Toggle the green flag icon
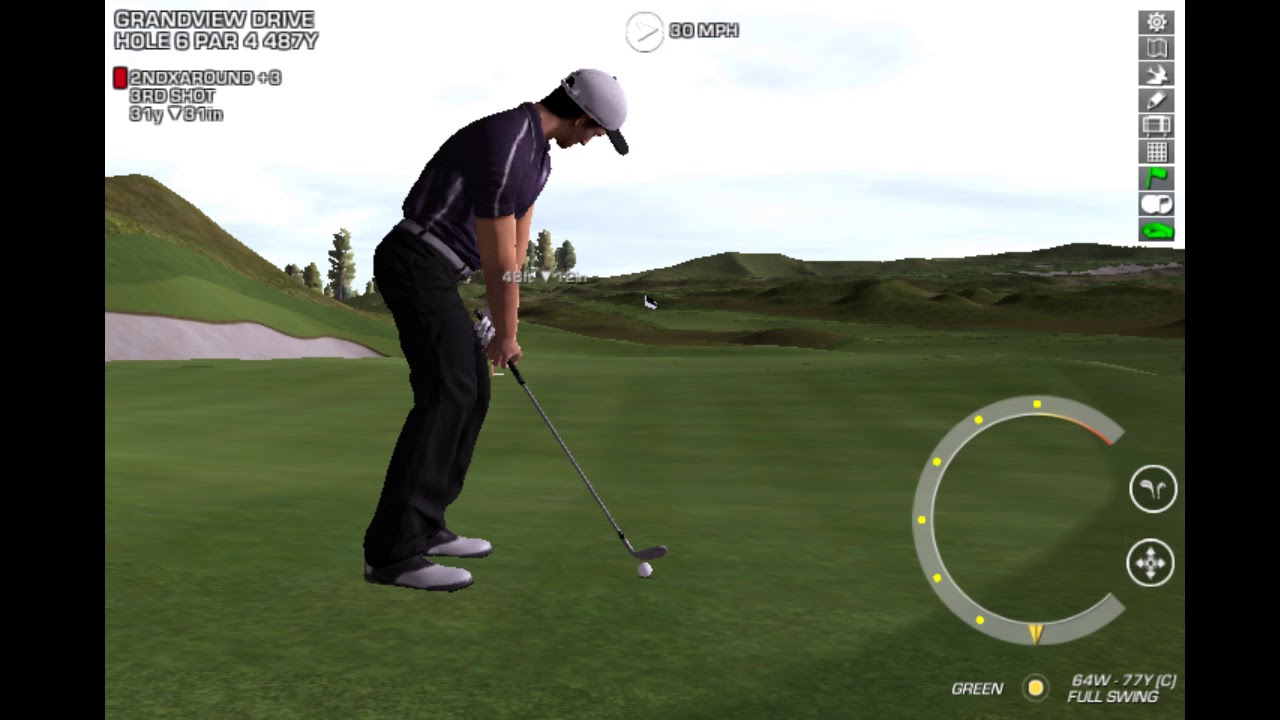 coord(1156,178)
